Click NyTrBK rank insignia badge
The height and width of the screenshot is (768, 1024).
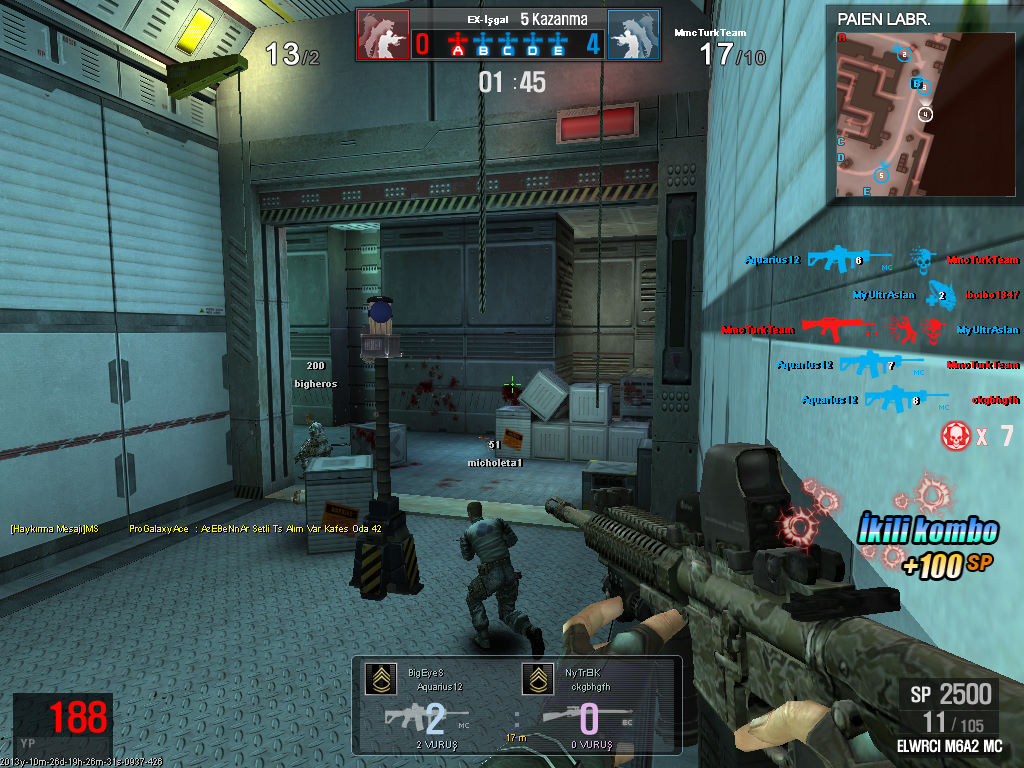click(x=536, y=679)
